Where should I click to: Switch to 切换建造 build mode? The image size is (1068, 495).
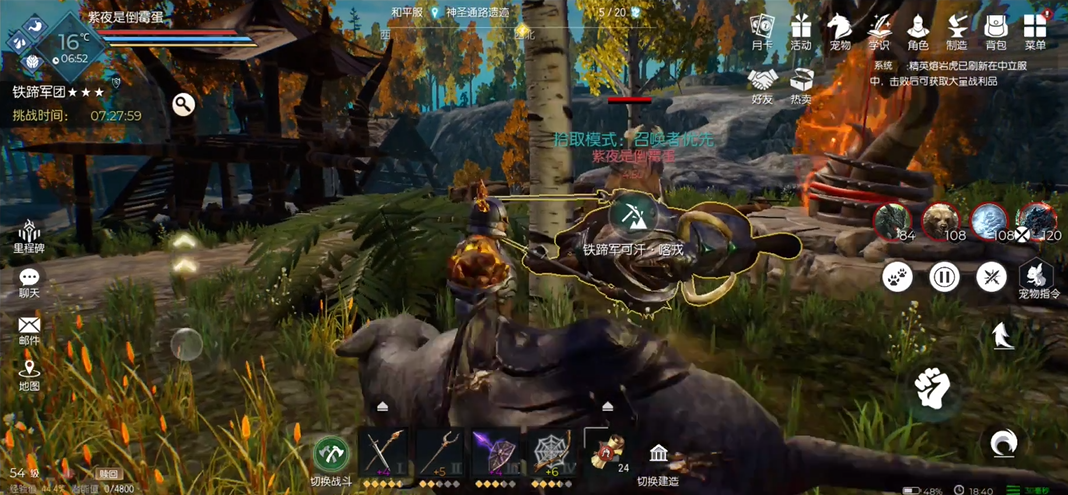(658, 461)
